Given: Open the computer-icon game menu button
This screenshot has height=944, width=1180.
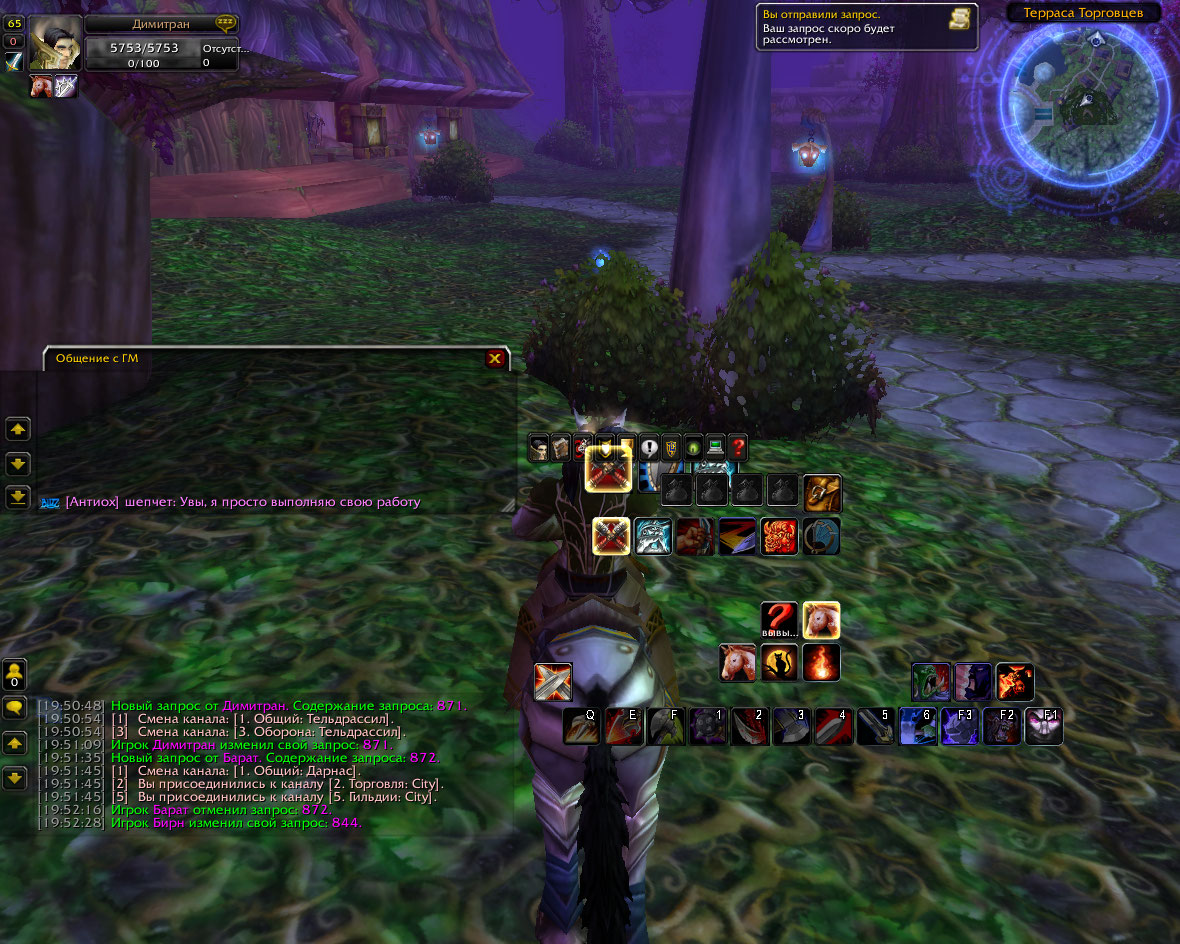Looking at the screenshot, I should (x=715, y=447).
